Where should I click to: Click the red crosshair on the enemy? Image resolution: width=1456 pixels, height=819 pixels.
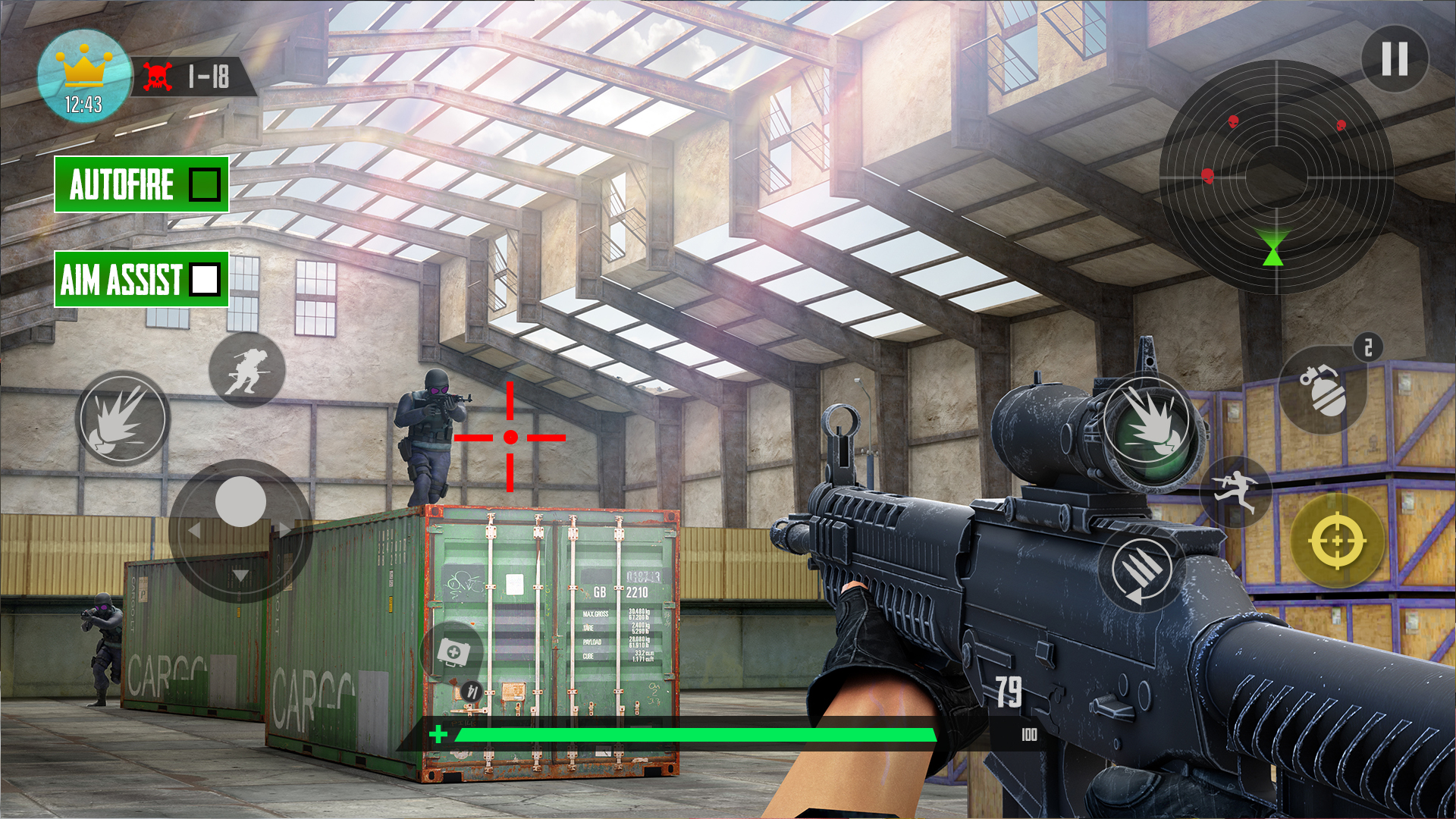click(510, 436)
